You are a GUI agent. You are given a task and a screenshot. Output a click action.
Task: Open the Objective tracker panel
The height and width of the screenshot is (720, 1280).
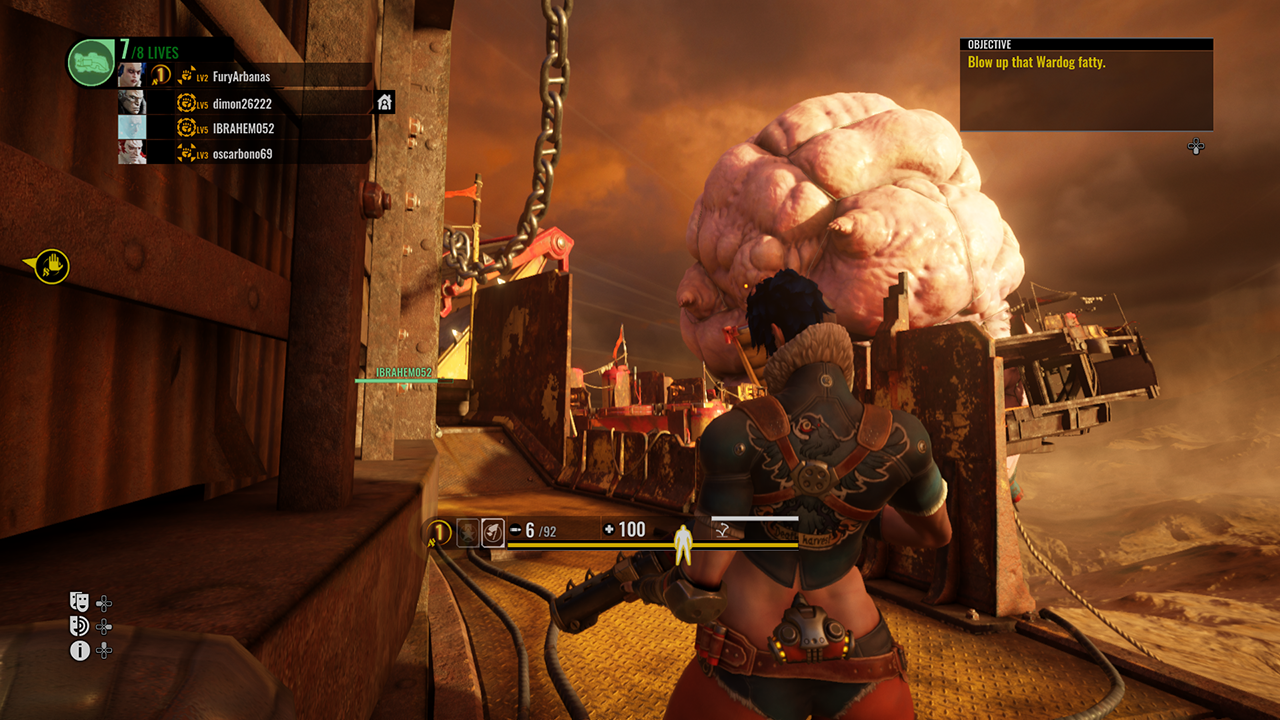(1086, 85)
